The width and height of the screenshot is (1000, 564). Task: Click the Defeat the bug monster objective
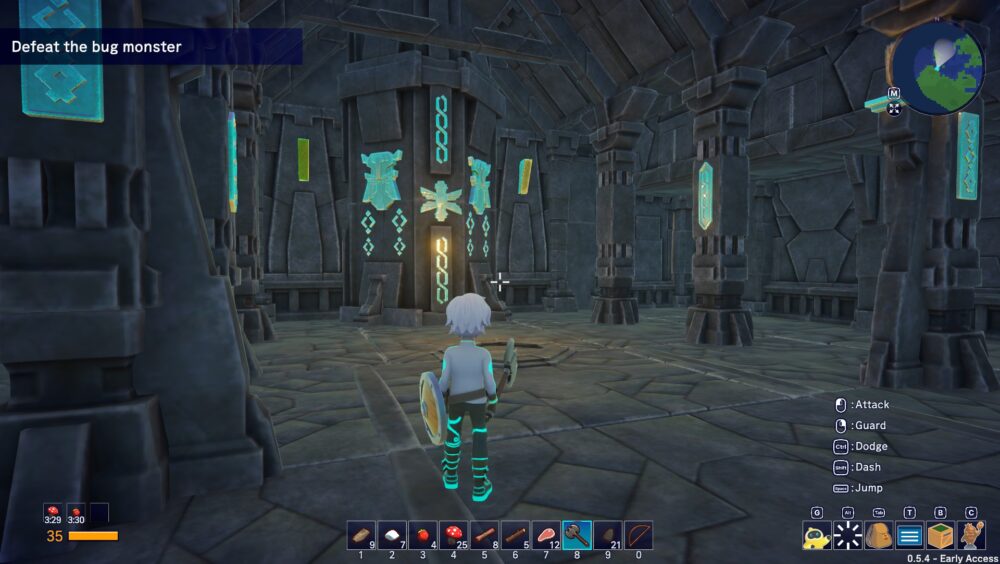point(96,47)
